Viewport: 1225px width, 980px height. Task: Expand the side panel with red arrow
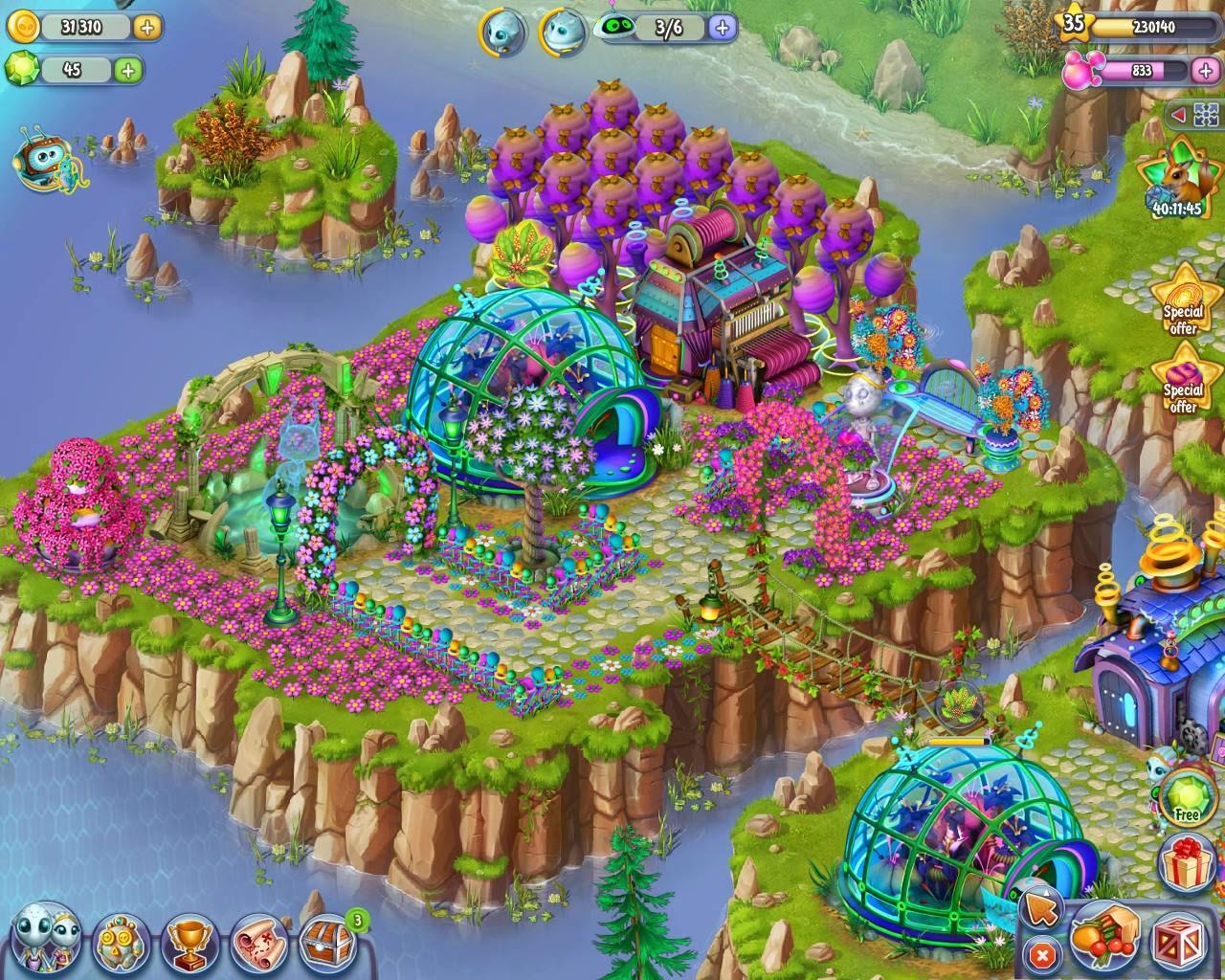coord(1179,116)
